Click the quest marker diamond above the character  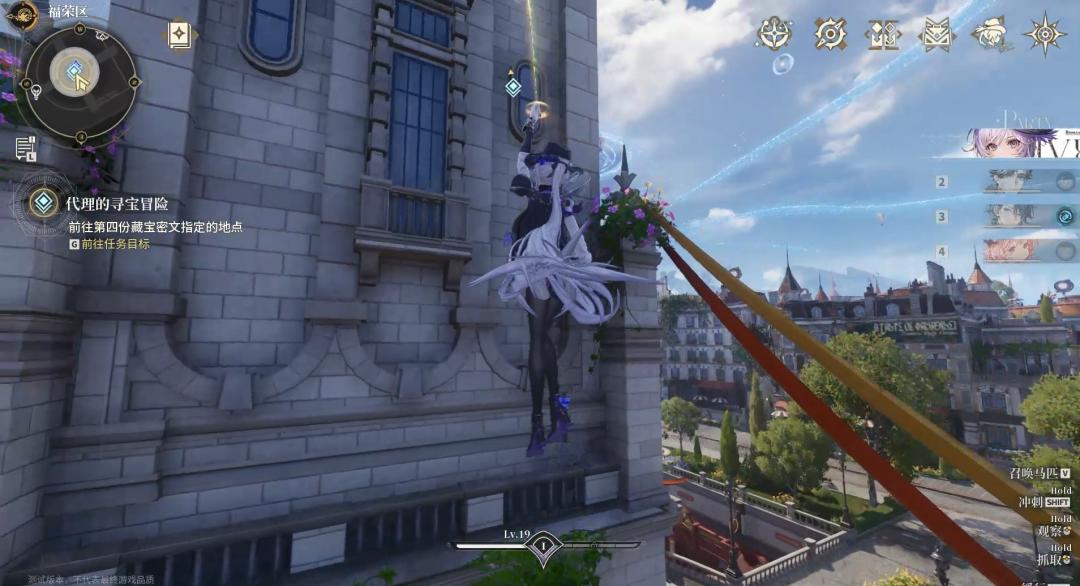click(513, 87)
